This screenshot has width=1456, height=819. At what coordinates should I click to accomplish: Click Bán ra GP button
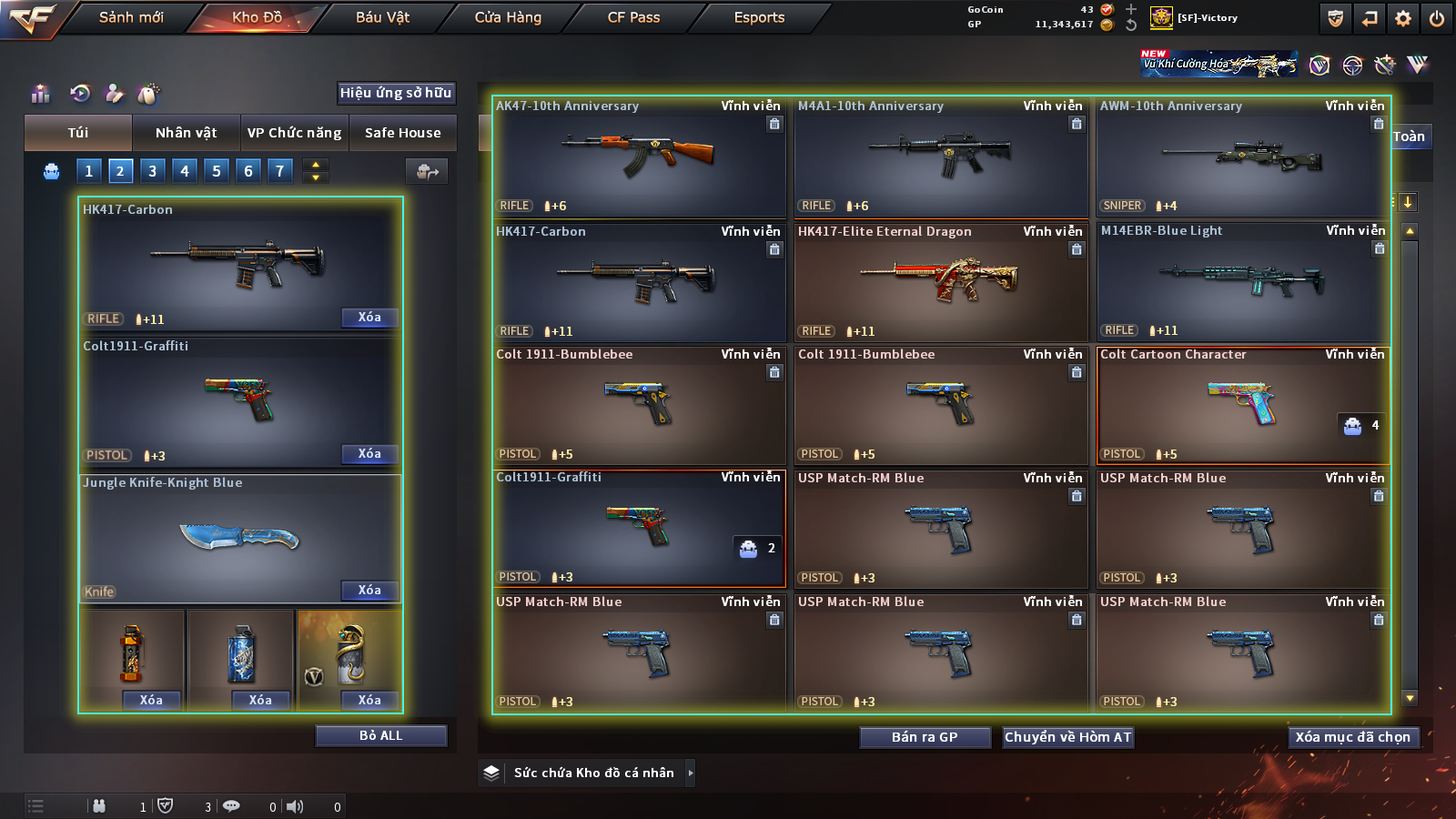(x=925, y=737)
